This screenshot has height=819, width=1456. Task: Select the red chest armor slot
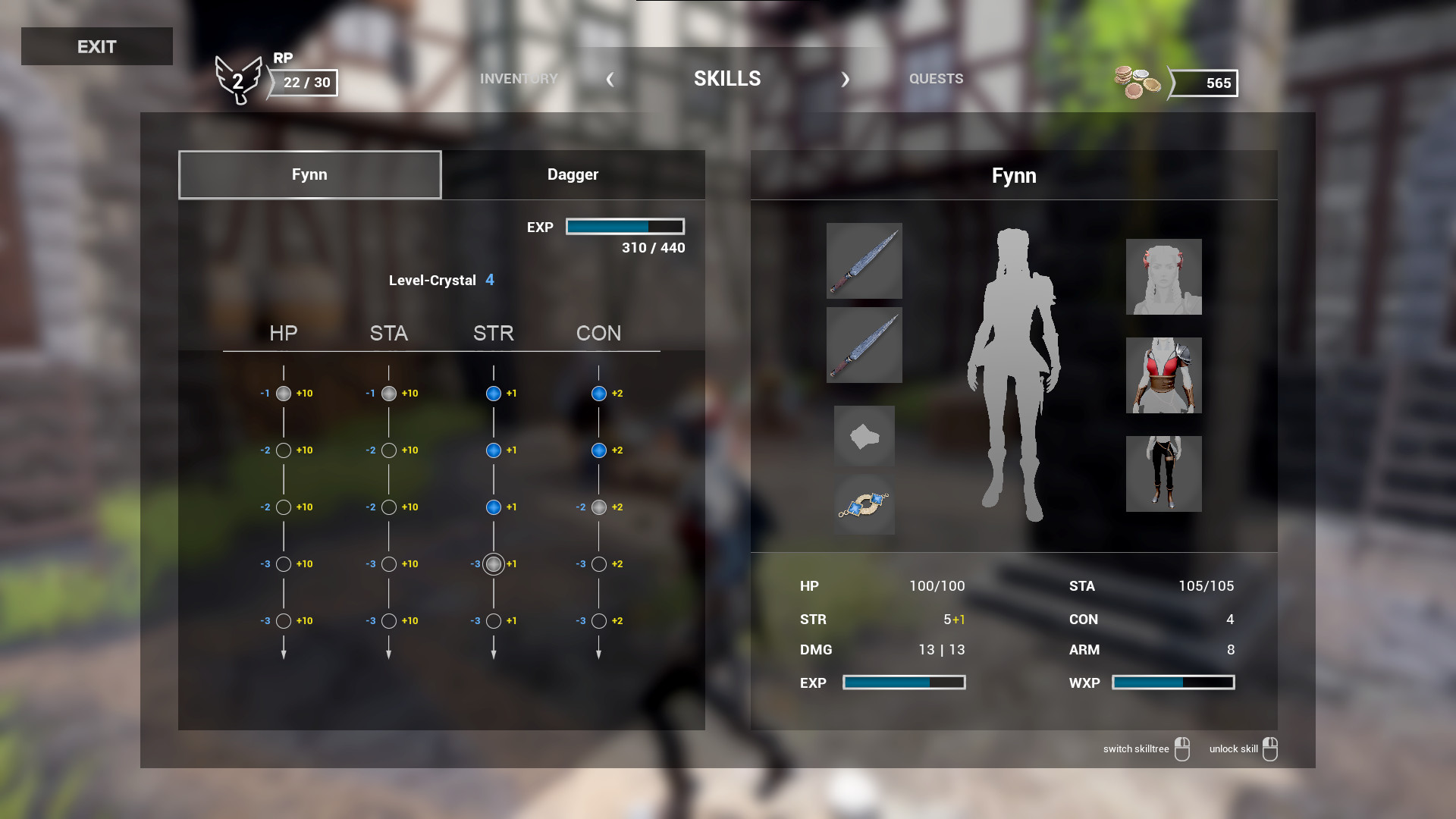pos(1163,375)
